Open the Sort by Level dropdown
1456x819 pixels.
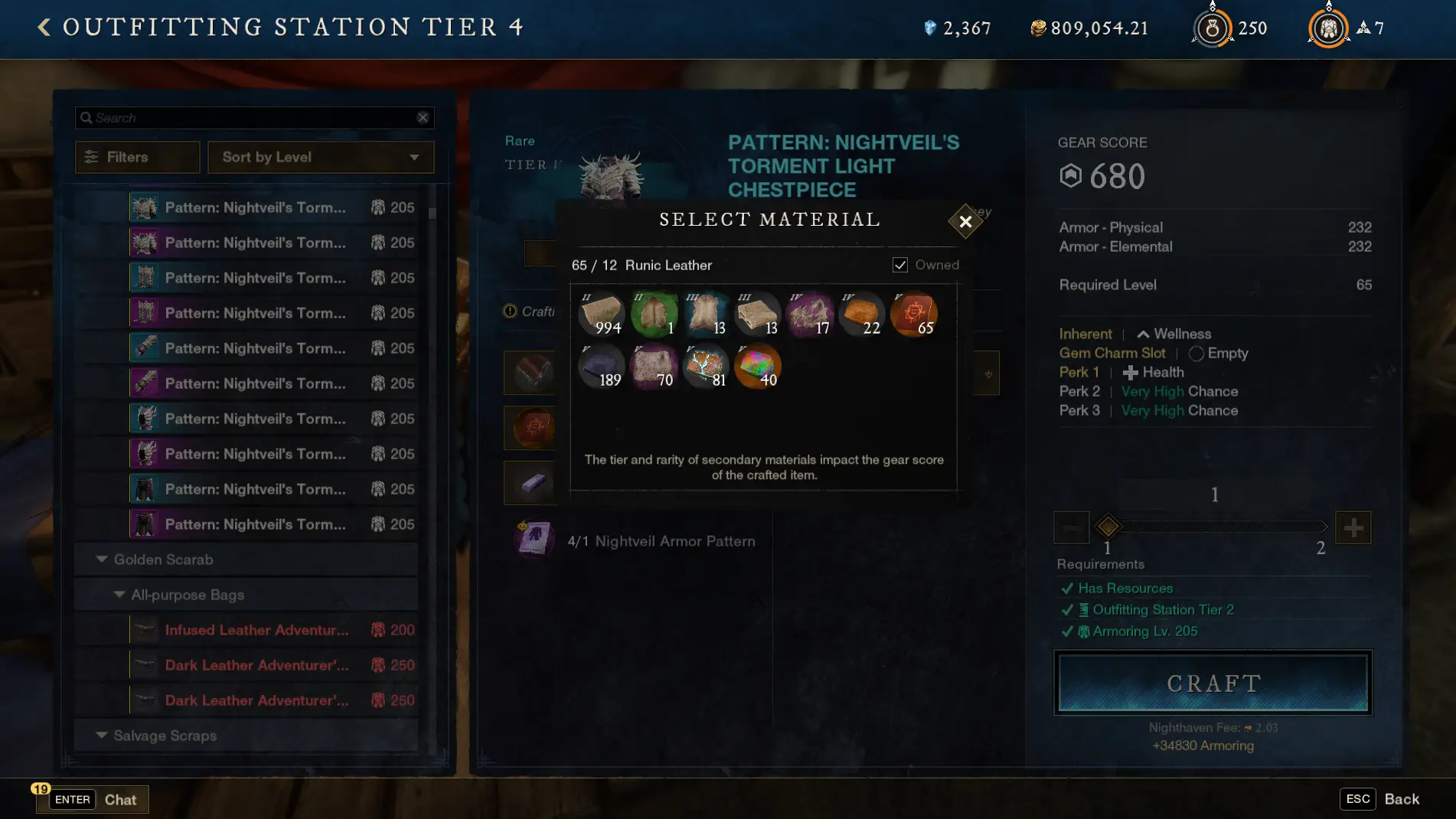(x=321, y=157)
